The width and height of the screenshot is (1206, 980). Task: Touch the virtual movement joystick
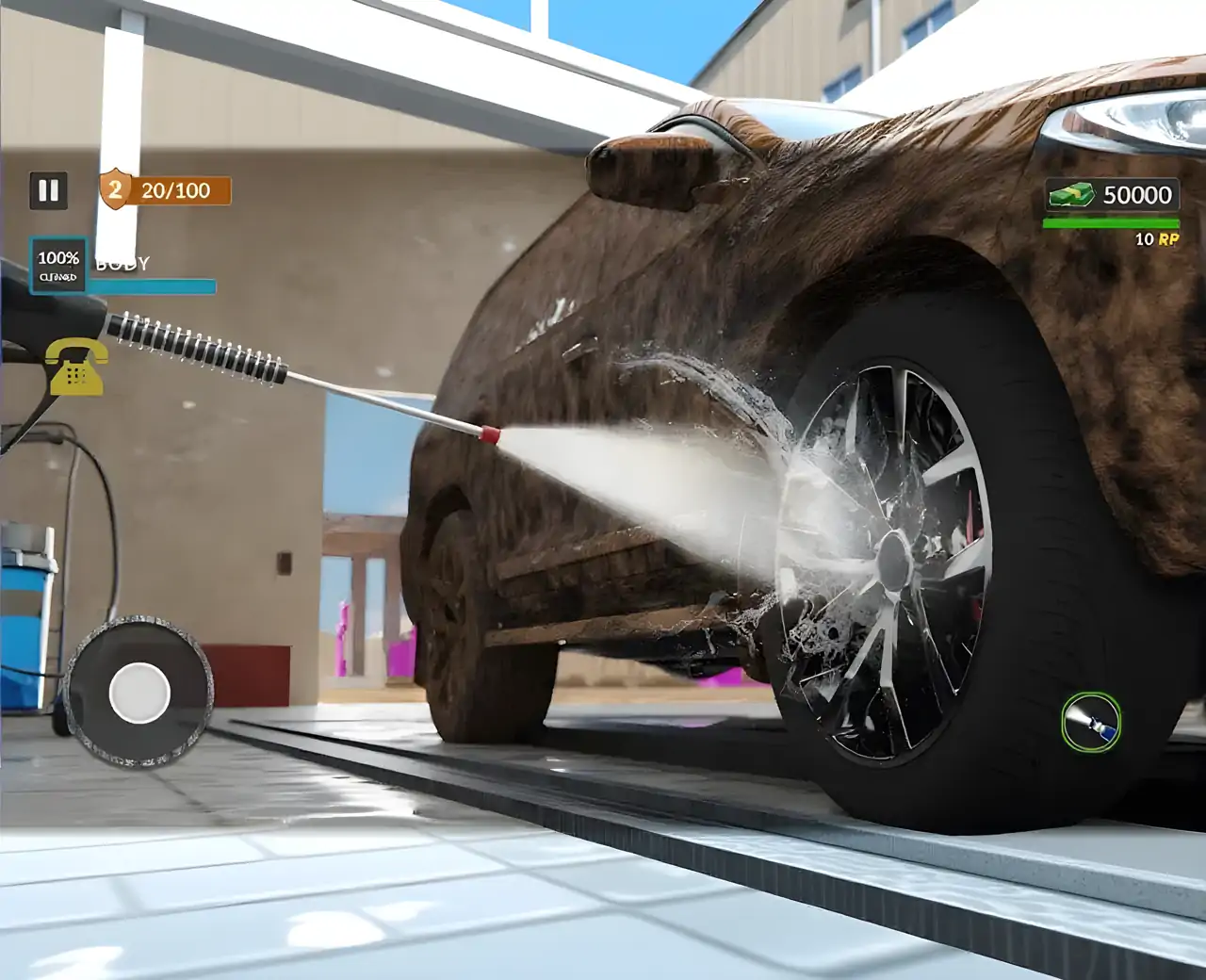tap(139, 692)
